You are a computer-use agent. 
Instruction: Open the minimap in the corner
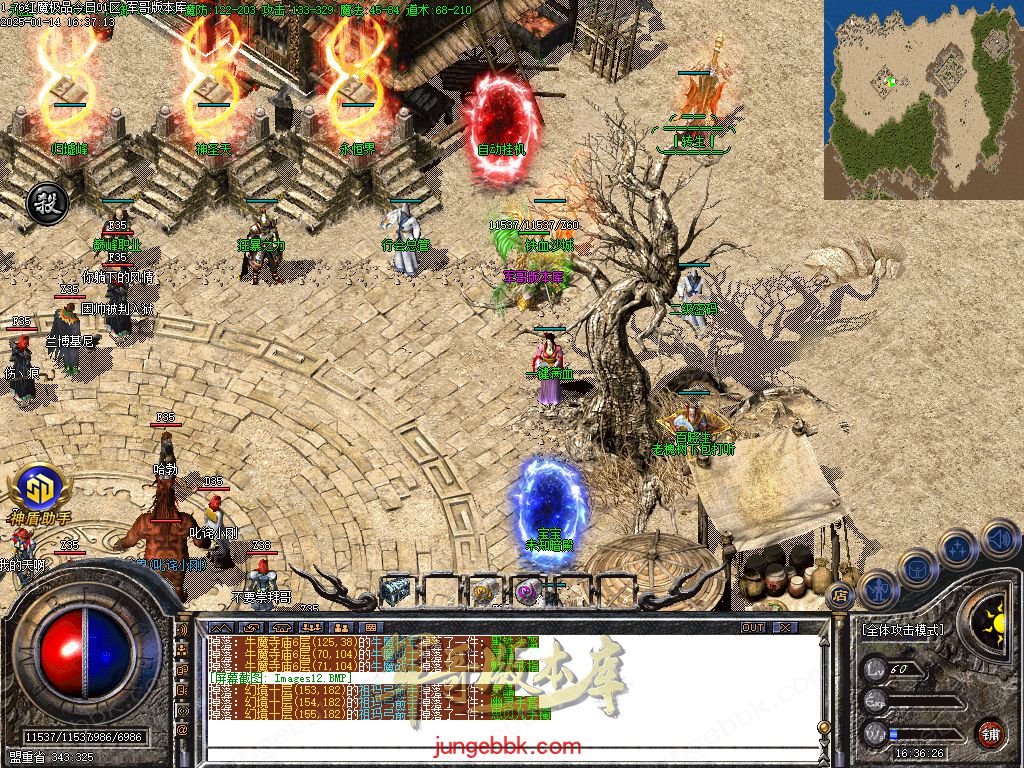[x=922, y=98]
